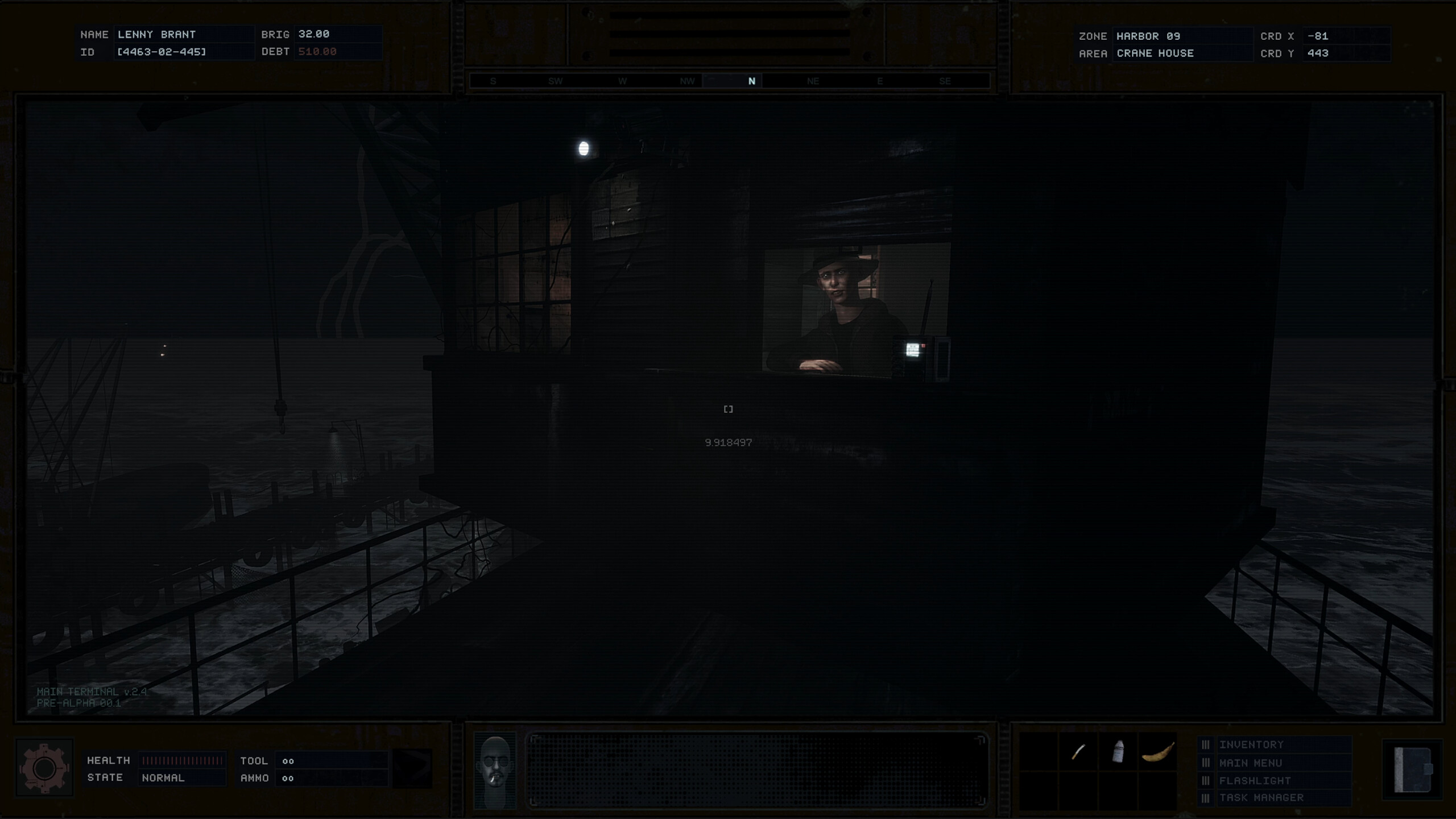This screenshot has width=1456, height=819.
Task: Select the STATE NORMAL field
Action: pyautogui.click(x=182, y=778)
